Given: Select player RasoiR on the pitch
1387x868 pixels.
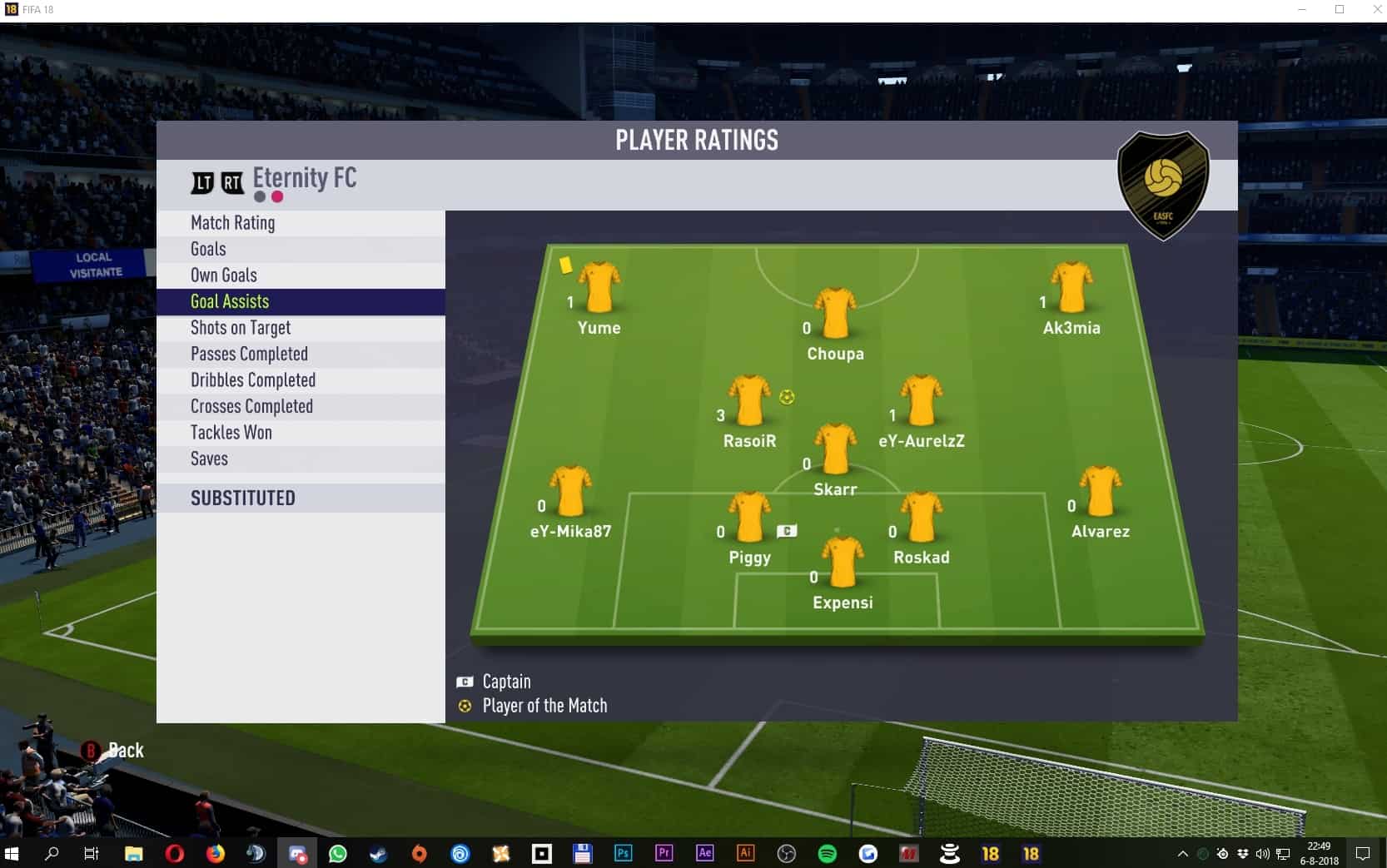Looking at the screenshot, I should [749, 401].
